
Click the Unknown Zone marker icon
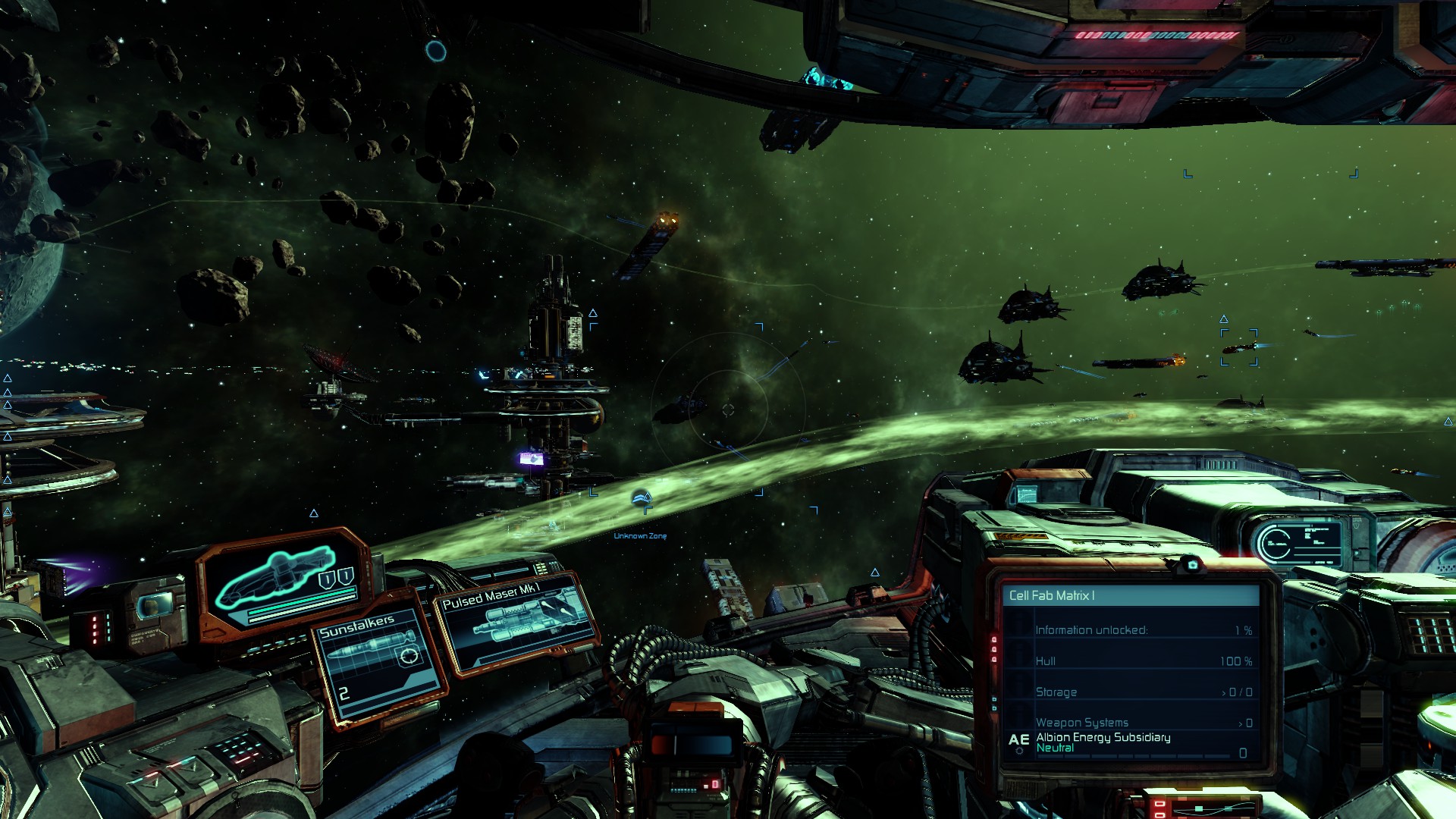pos(642,498)
